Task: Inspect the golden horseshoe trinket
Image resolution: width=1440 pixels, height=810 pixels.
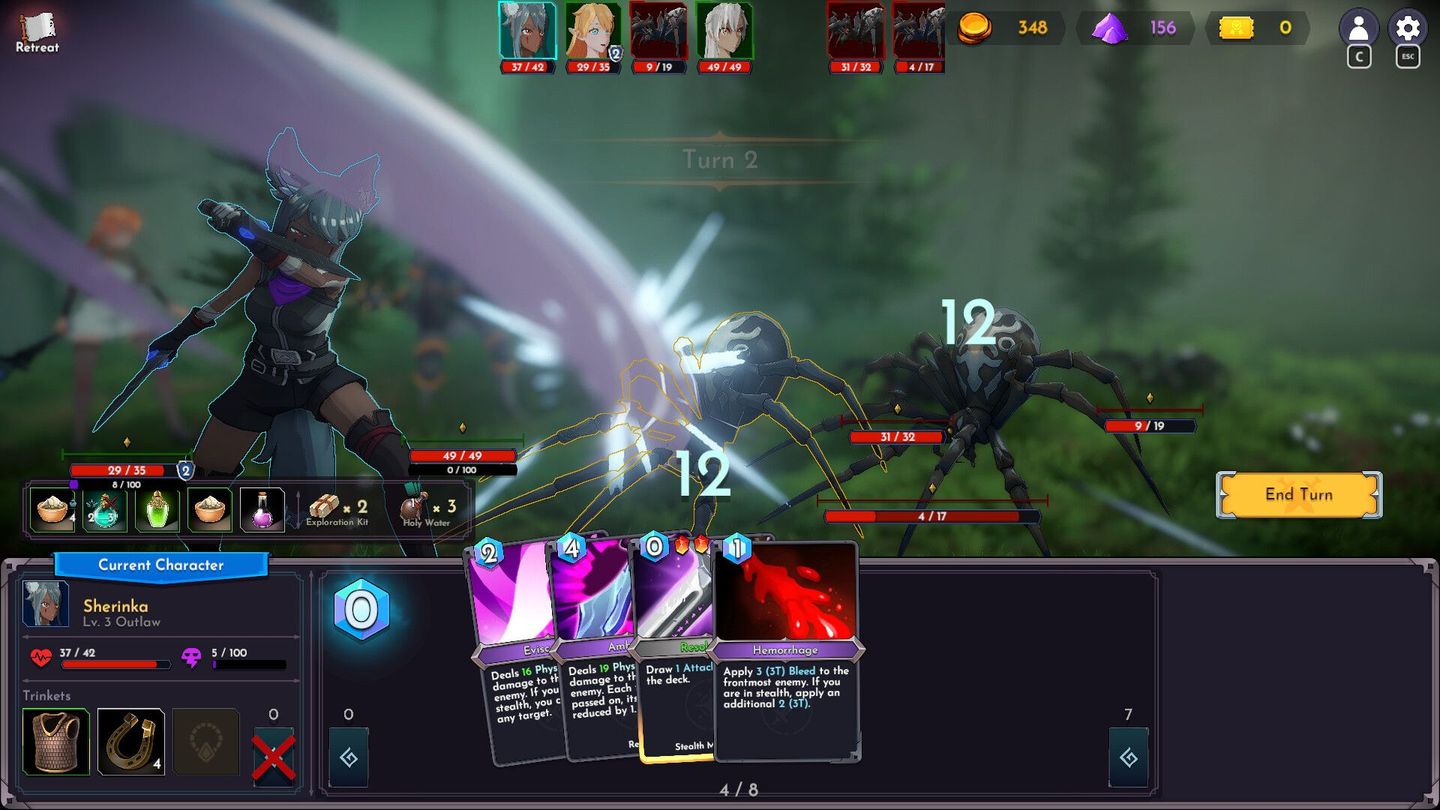Action: 131,742
